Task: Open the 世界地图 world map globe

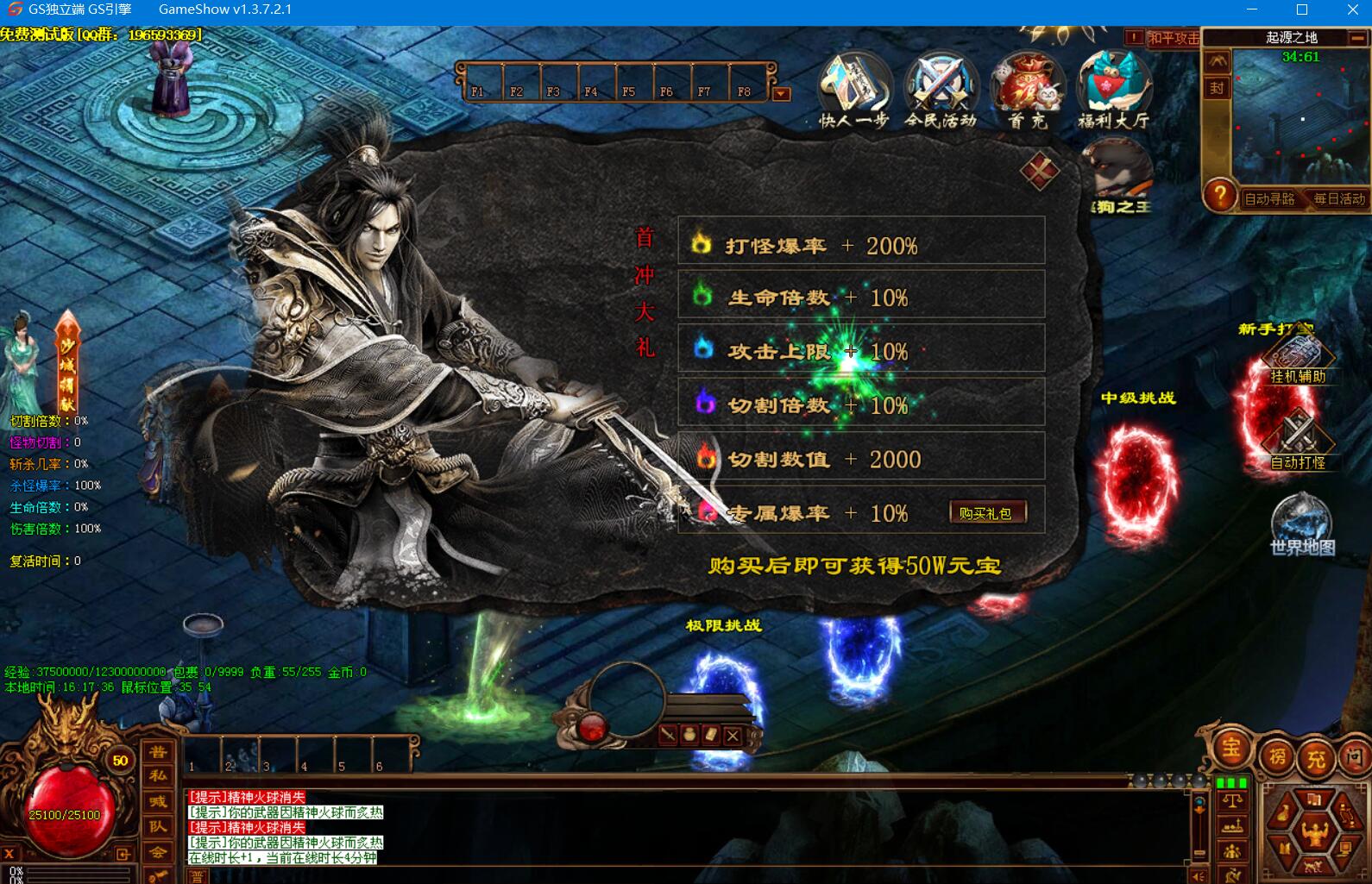Action: (x=1301, y=523)
